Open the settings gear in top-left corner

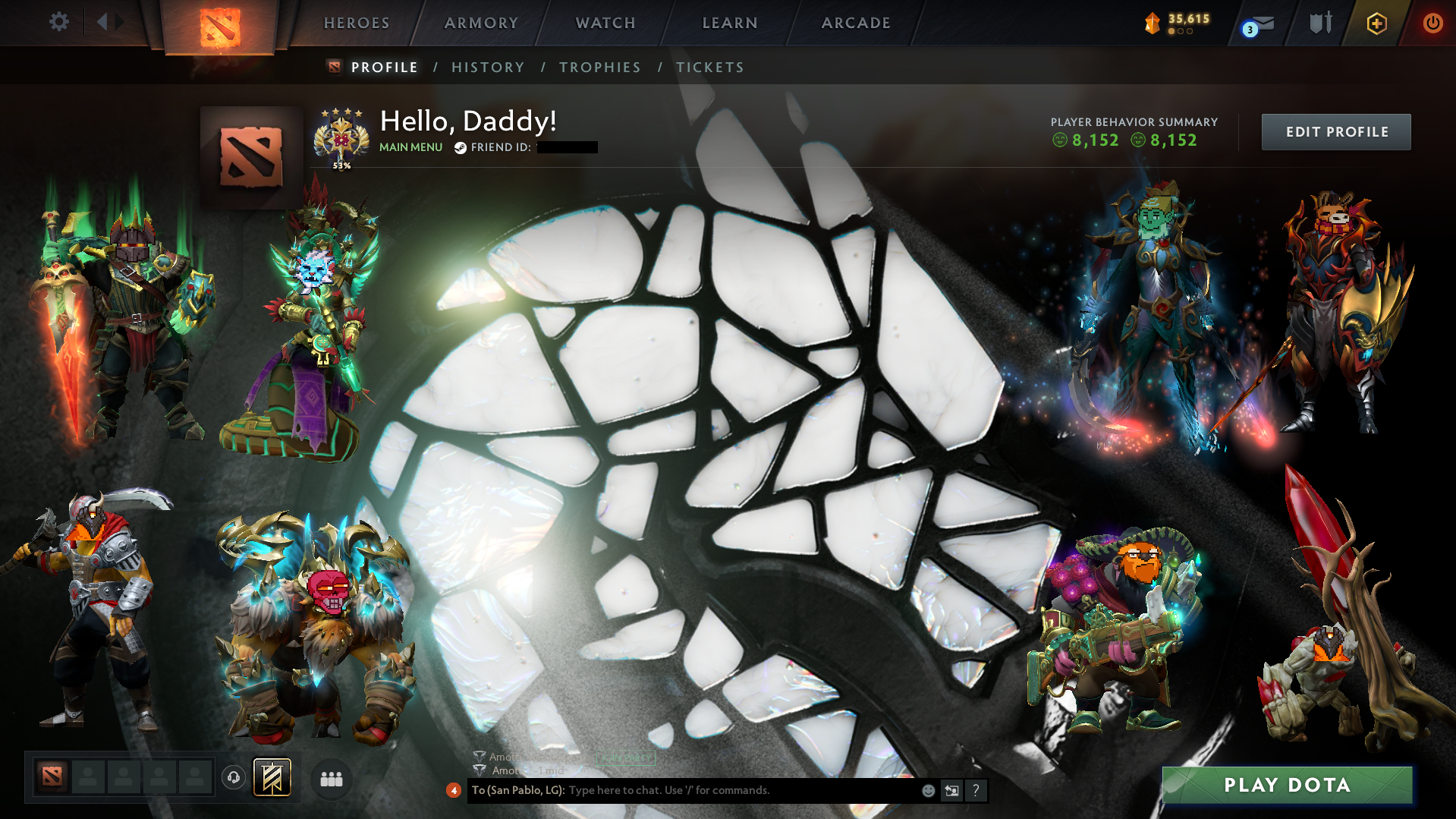(58, 22)
